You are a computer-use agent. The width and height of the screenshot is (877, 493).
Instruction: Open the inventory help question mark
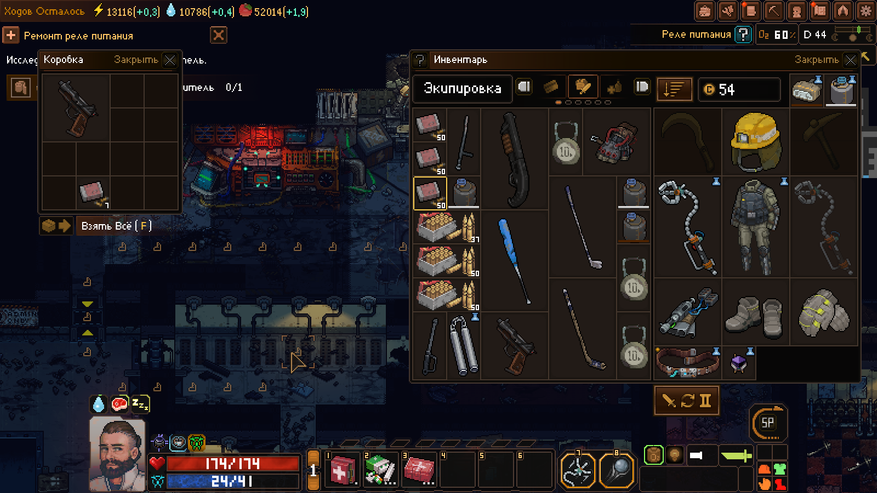coord(421,60)
